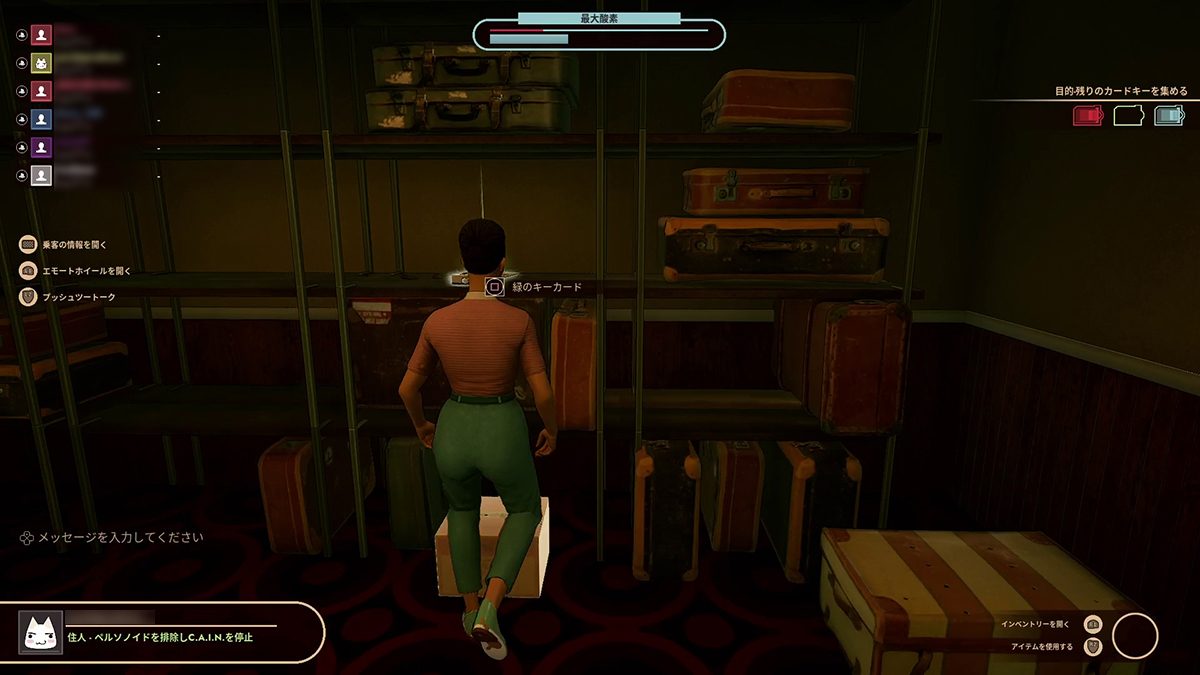Select the empty keycard outline icon

tap(1128, 116)
